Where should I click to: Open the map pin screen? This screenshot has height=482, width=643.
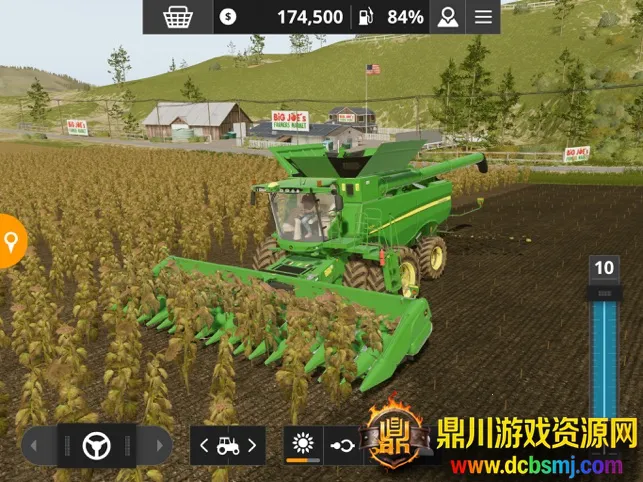[446, 17]
